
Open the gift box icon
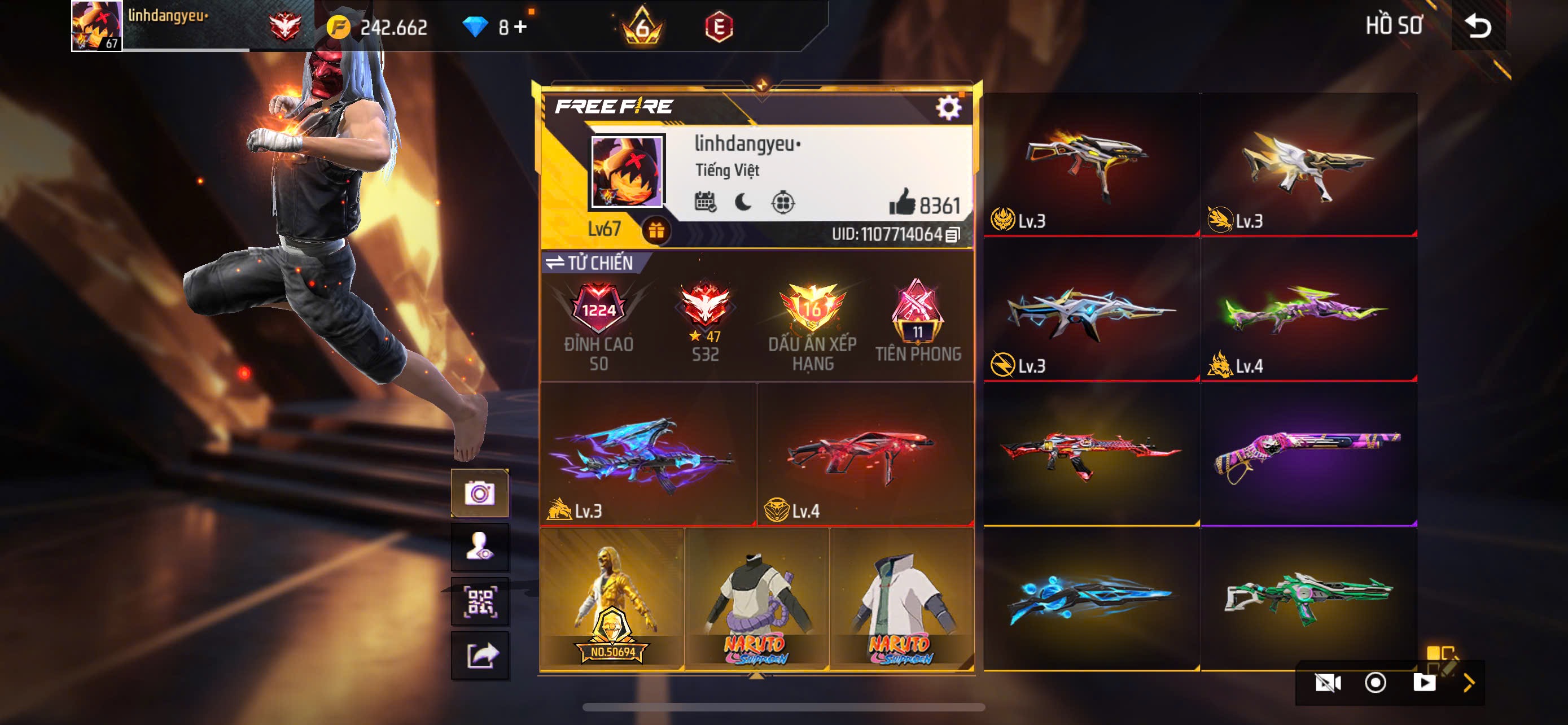tap(655, 231)
